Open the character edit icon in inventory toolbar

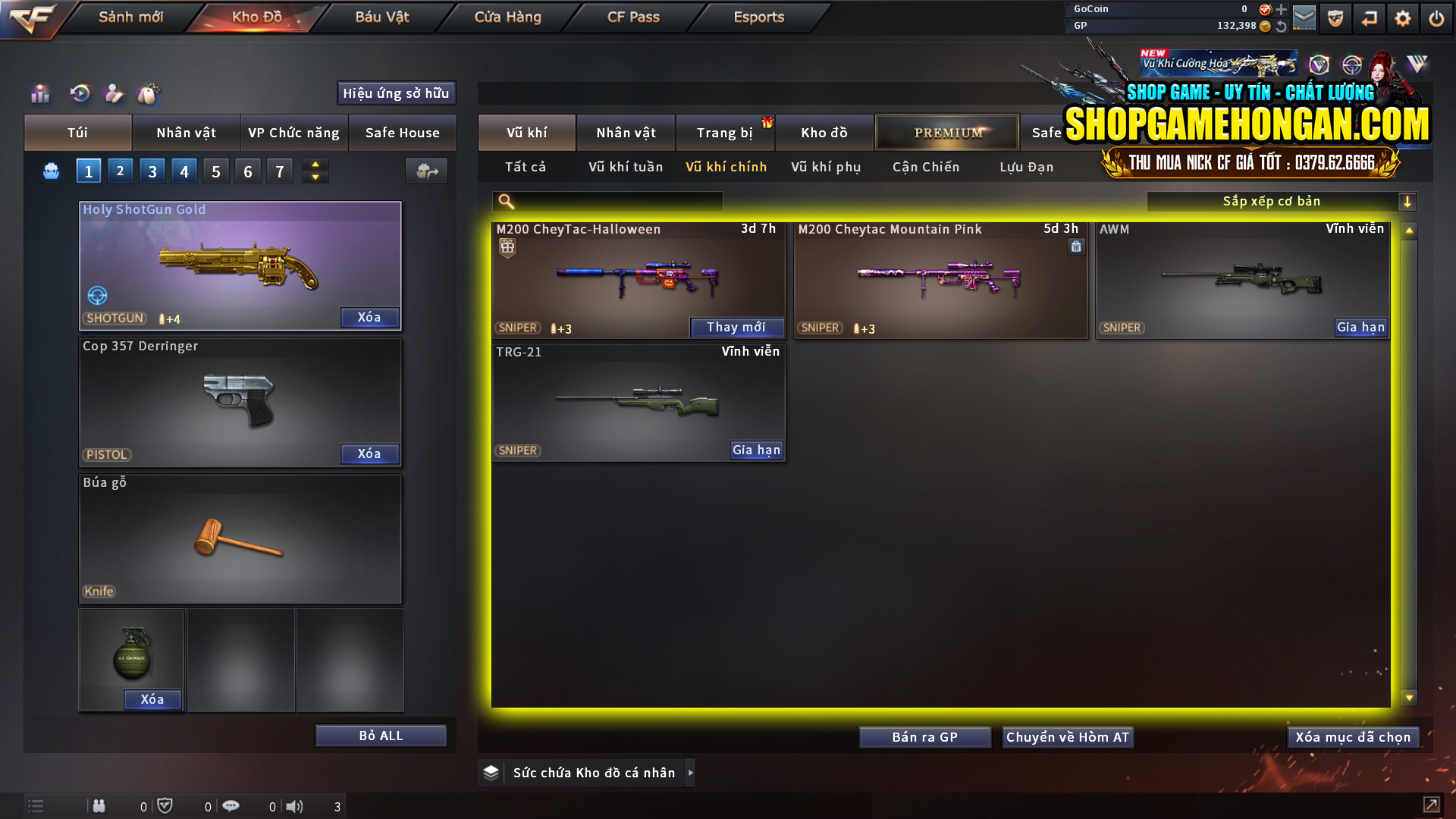(x=115, y=93)
